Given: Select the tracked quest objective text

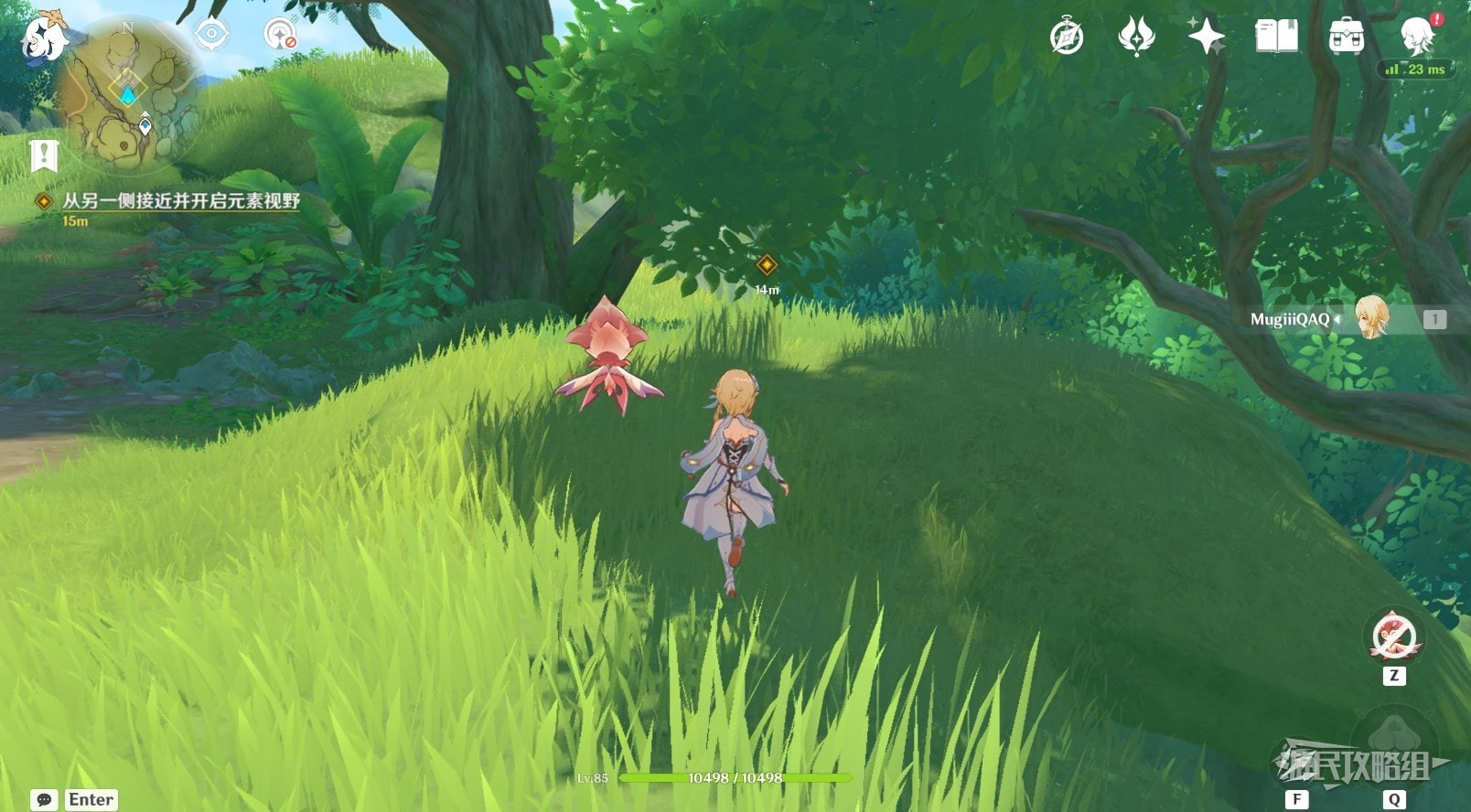Looking at the screenshot, I should coord(181,201).
